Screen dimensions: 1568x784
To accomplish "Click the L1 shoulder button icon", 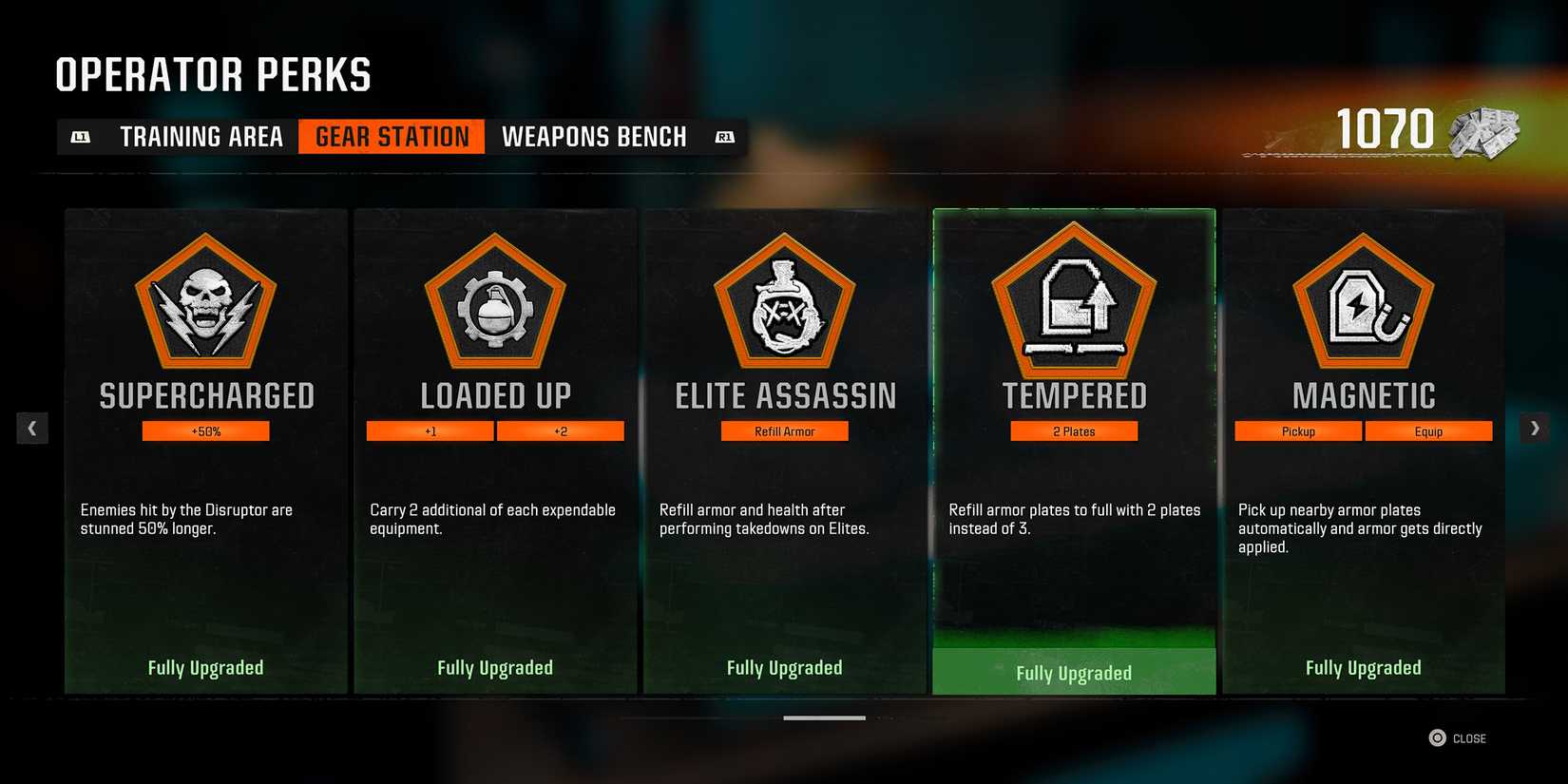I will click(x=81, y=136).
